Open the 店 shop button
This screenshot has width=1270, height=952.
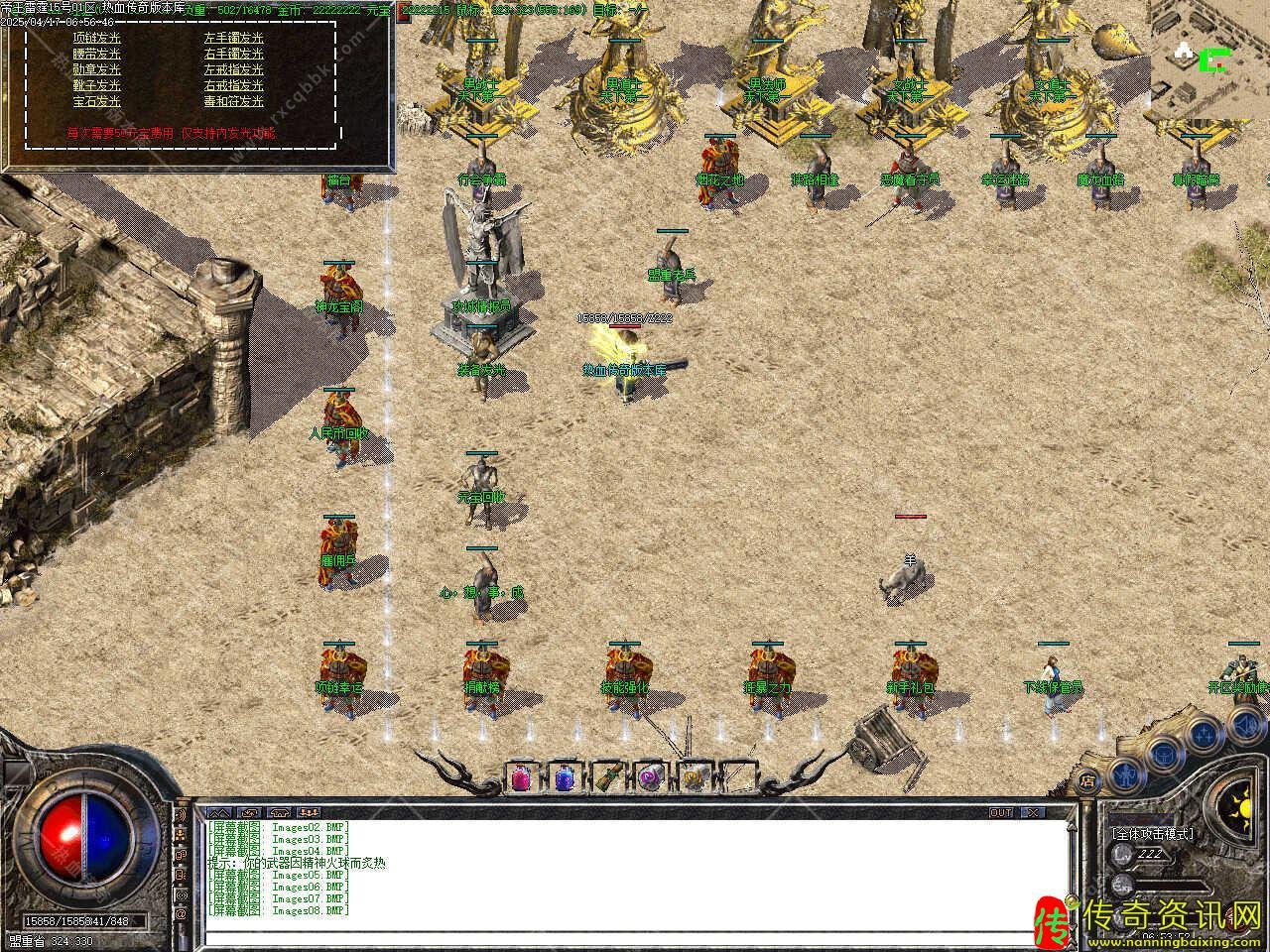point(1088,779)
